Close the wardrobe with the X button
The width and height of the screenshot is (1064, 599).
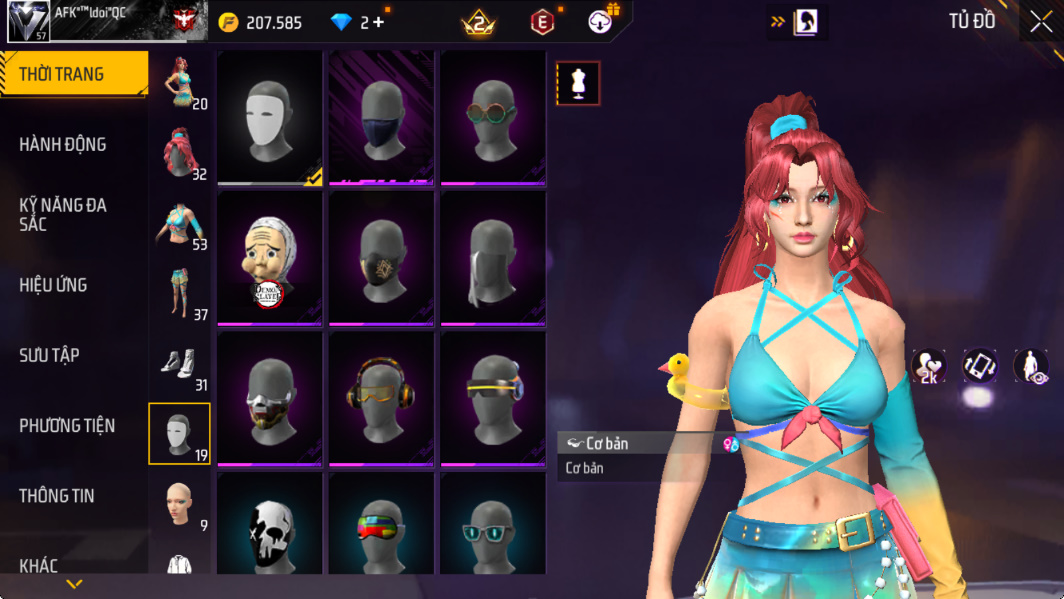1041,22
